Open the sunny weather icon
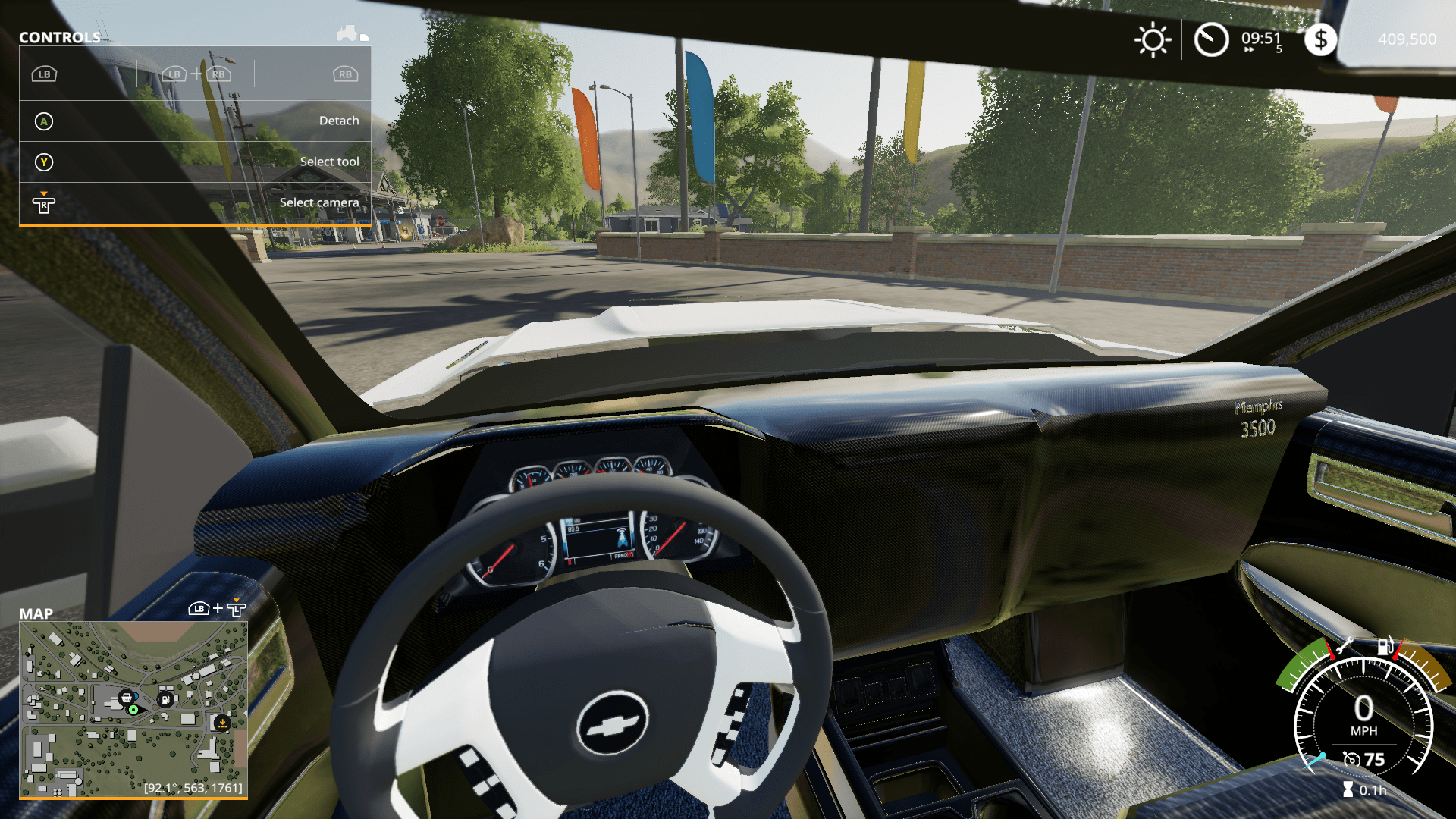Screen dimensions: 1456x819 pos(1153,39)
